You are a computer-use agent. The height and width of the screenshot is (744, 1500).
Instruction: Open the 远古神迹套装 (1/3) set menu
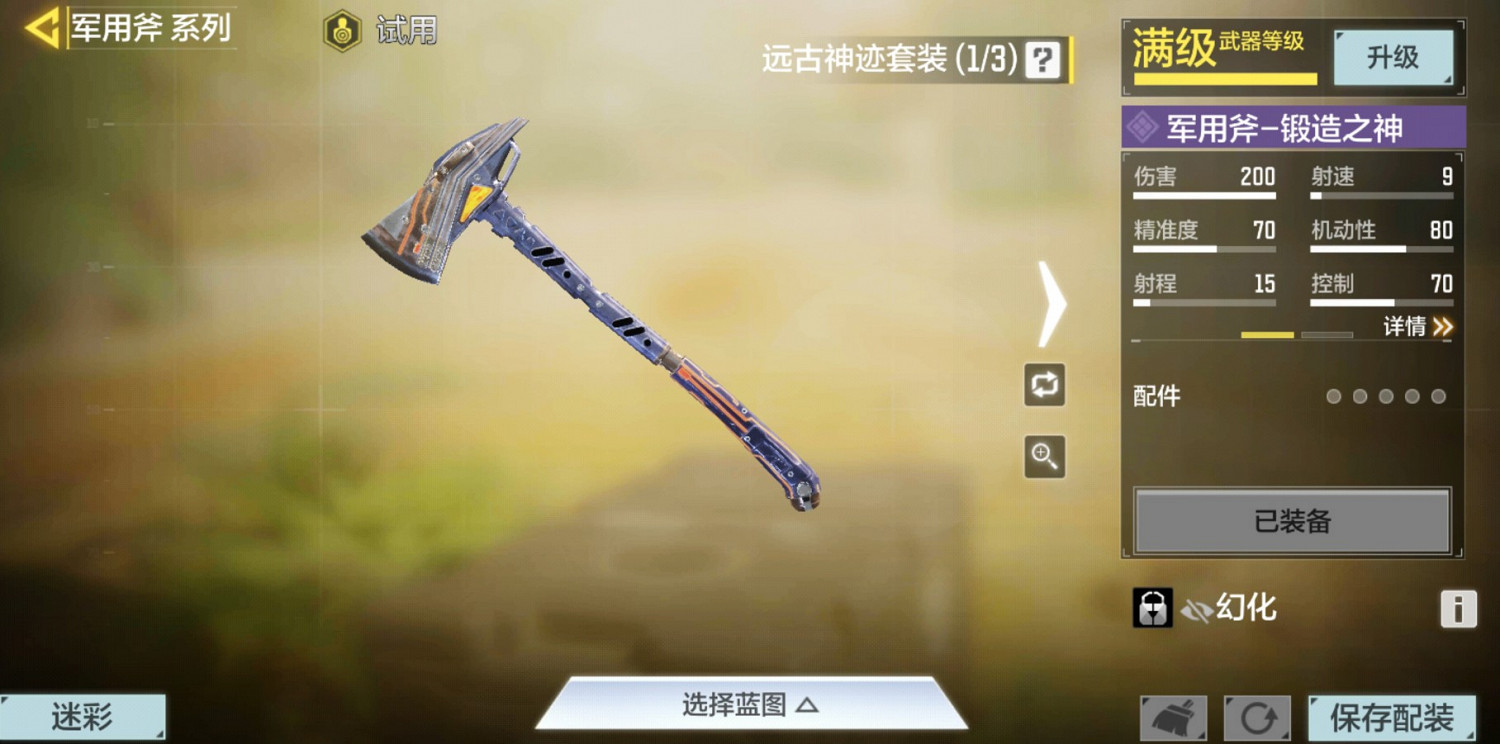(x=880, y=60)
